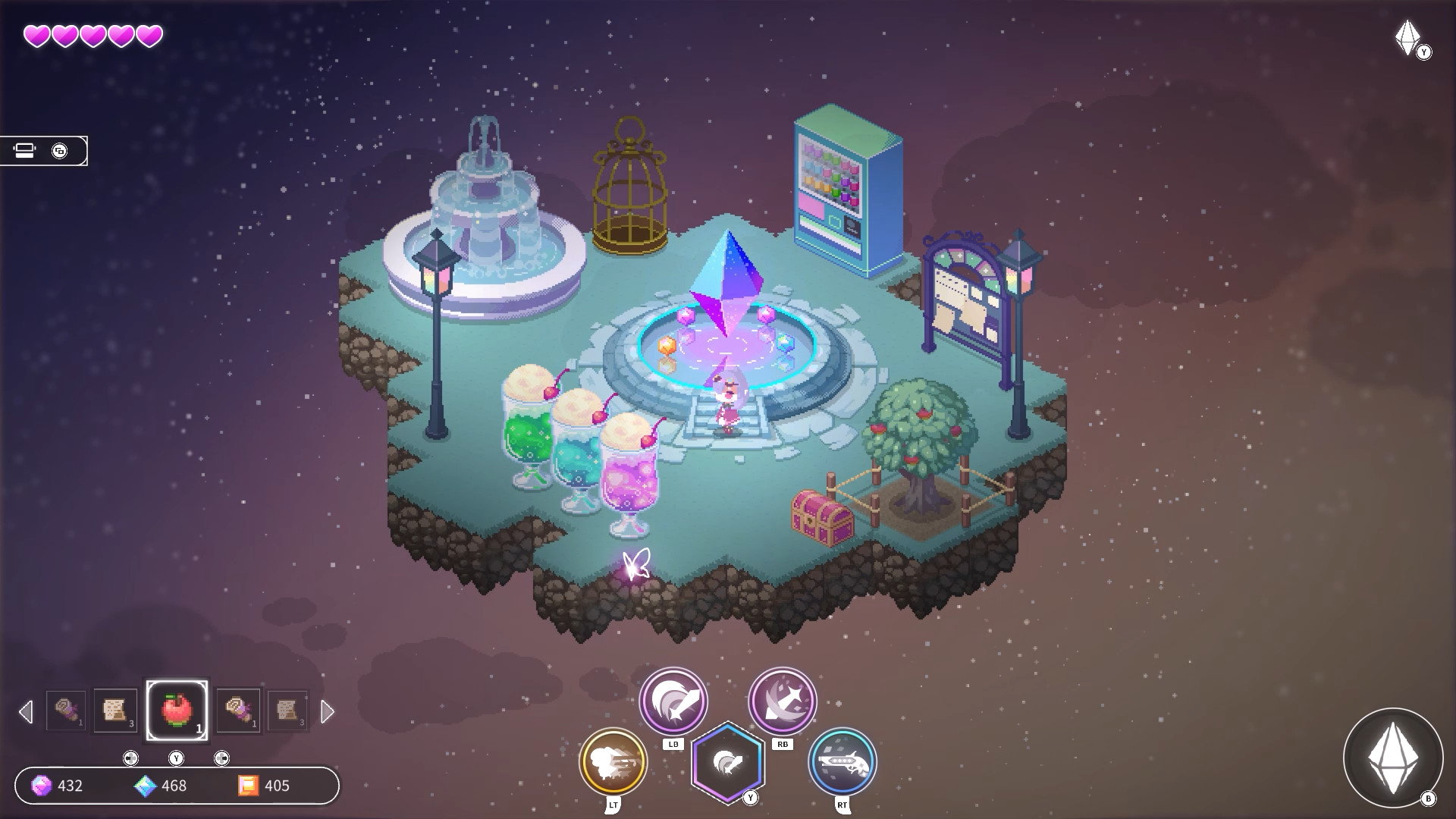Click the crystal shard icon in top-right corner
Viewport: 1456px width, 819px height.
1407,36
